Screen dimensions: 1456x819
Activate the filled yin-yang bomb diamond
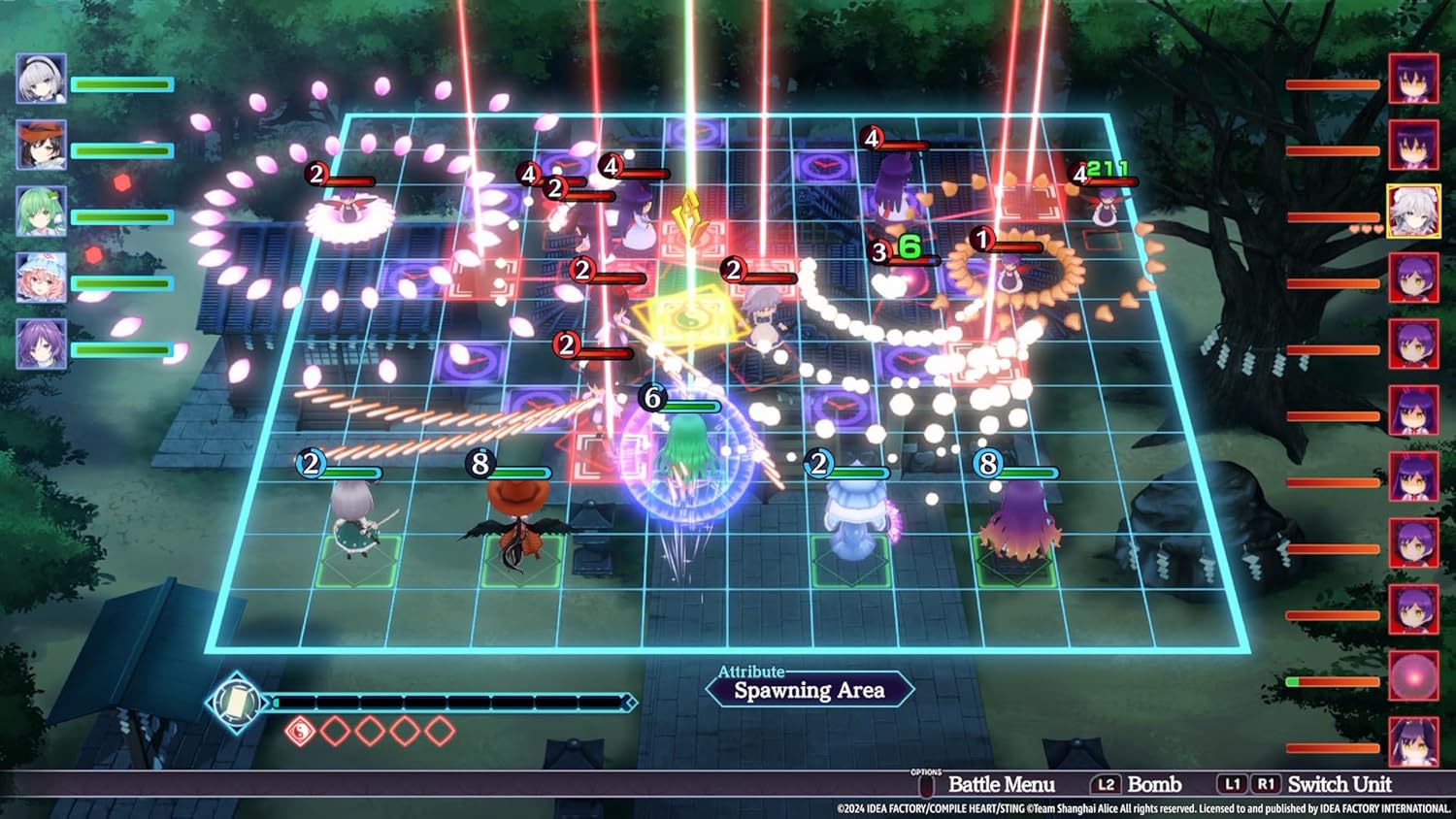[x=300, y=731]
